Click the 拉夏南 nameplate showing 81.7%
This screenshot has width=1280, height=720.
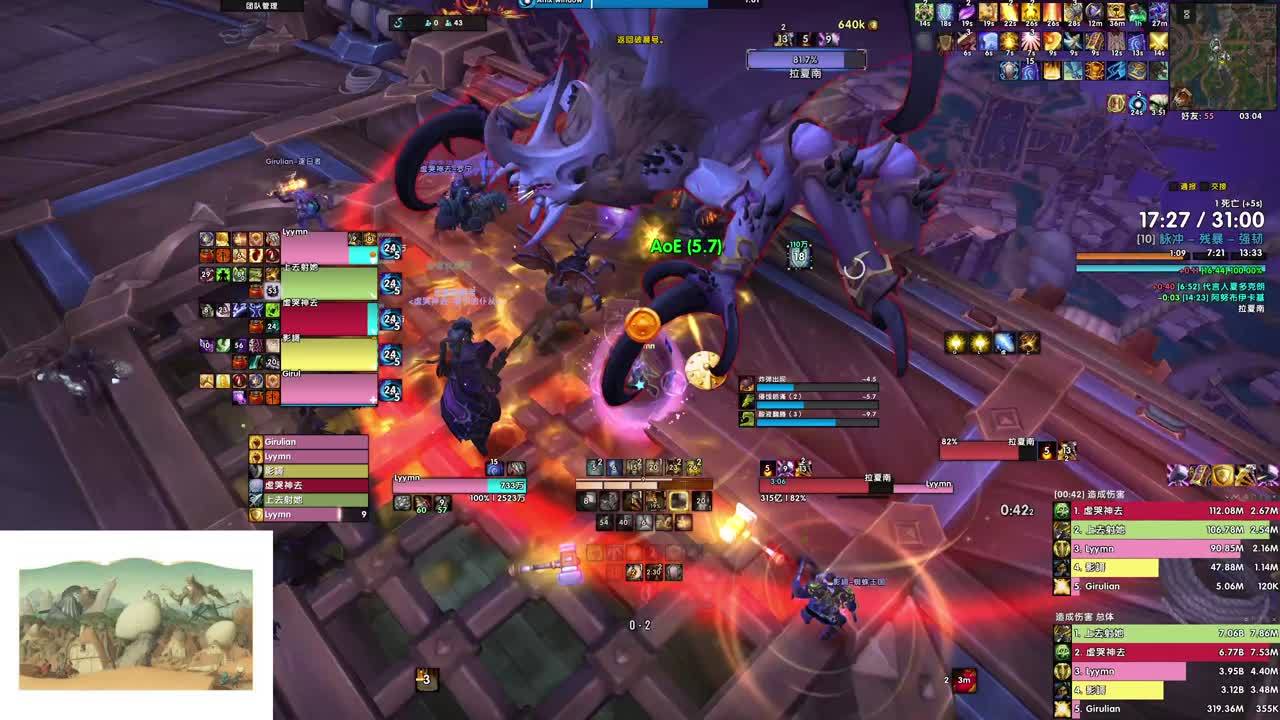[805, 61]
